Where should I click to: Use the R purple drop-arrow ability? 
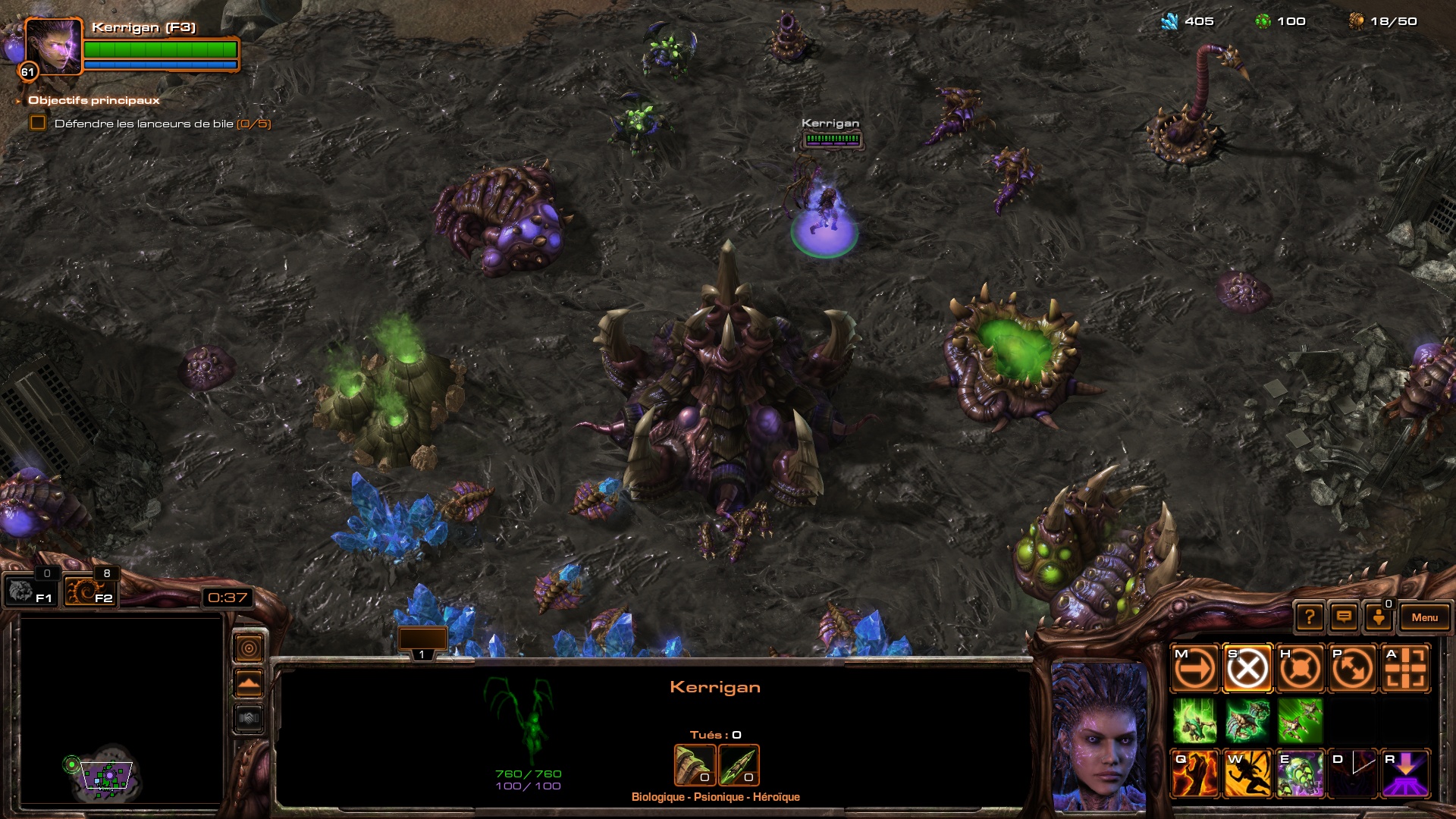pos(1406,773)
